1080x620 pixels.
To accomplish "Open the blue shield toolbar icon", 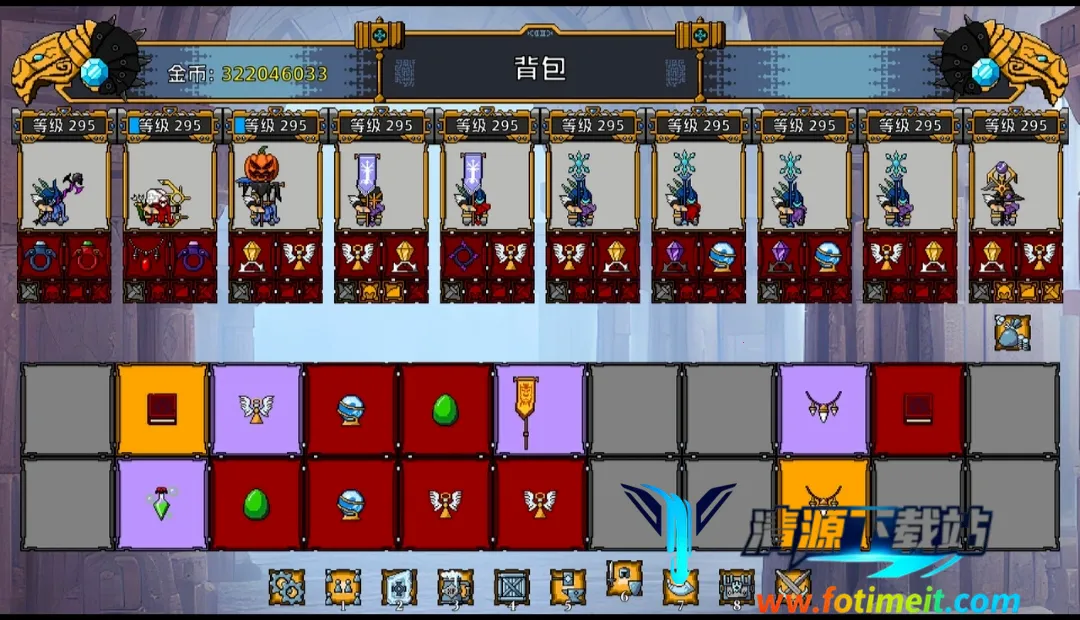I will (x=399, y=587).
